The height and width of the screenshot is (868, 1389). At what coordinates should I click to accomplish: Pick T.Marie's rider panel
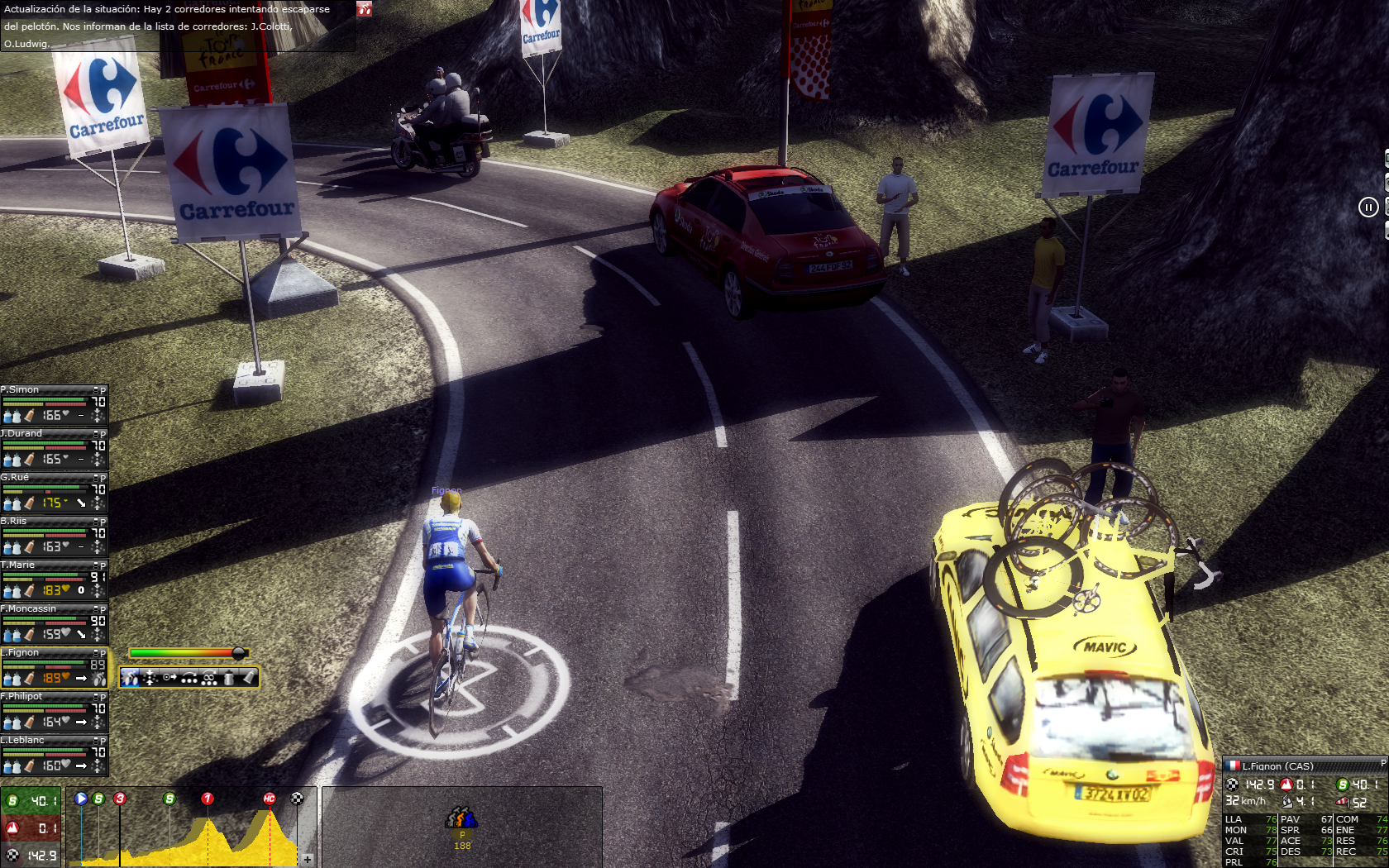tap(50, 579)
